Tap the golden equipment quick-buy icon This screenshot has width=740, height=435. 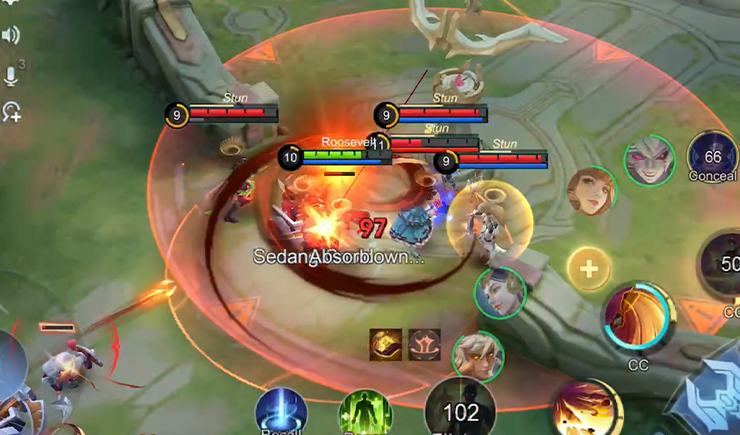[x=386, y=344]
